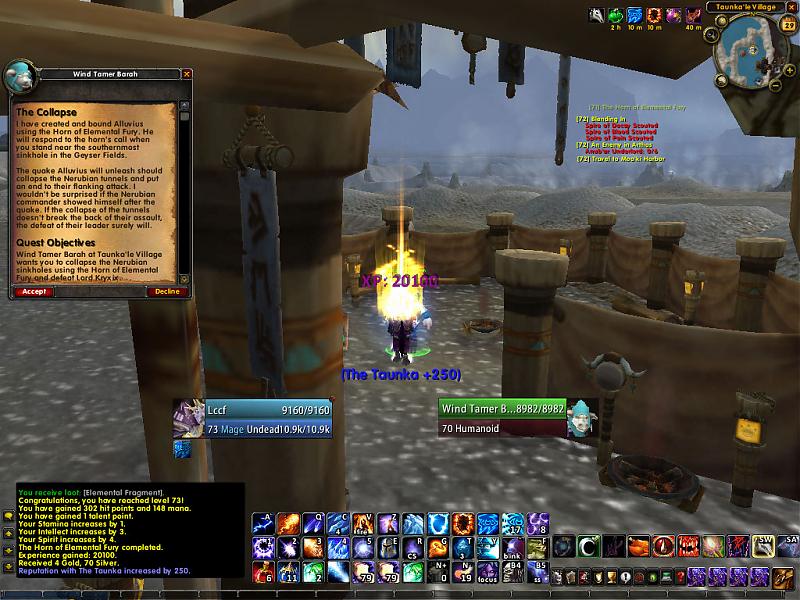Viewport: 800px width, 600px height.
Task: Accept The Collapse quest
Action: pyautogui.click(x=33, y=292)
